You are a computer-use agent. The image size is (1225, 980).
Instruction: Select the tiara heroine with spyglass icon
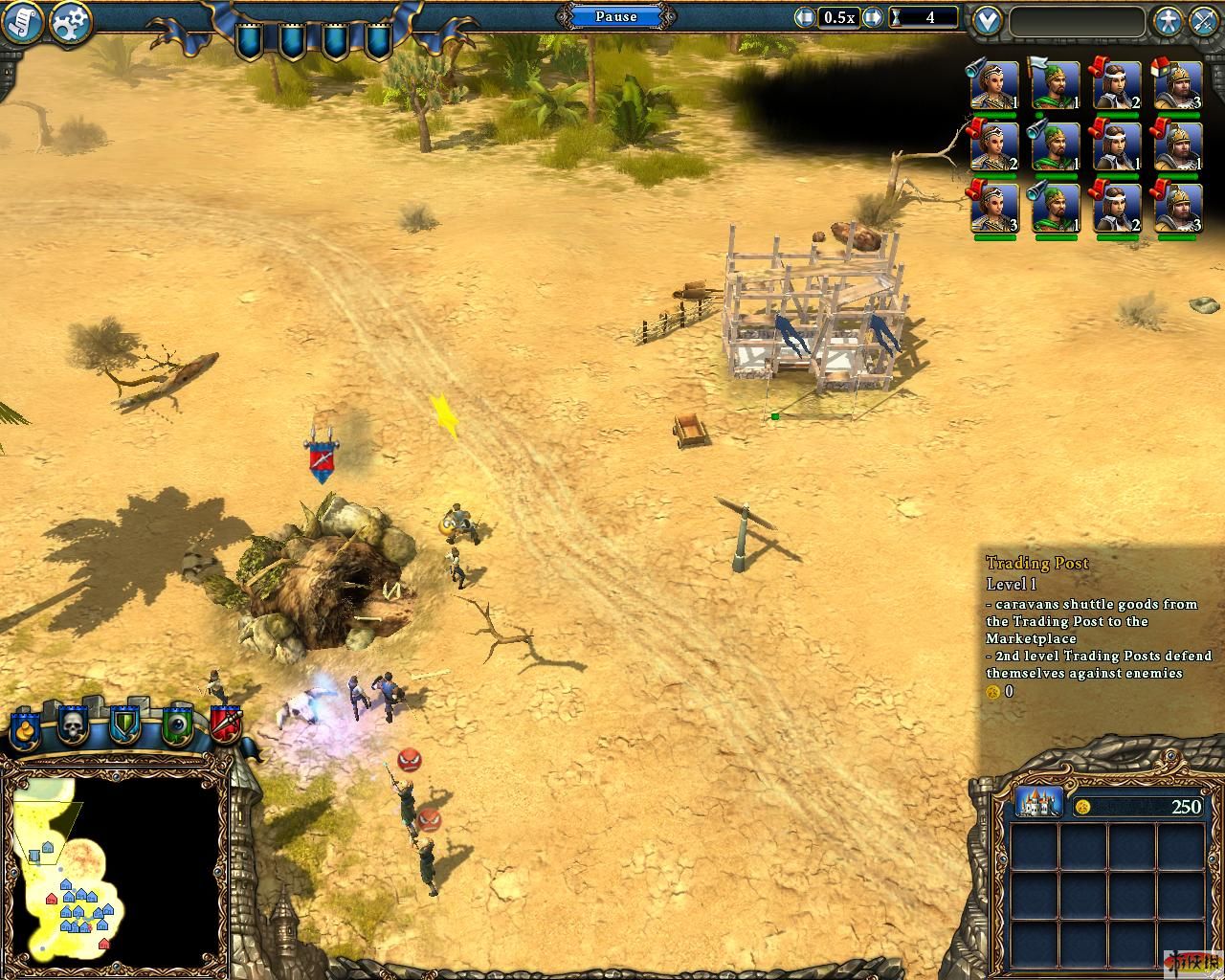click(x=993, y=86)
